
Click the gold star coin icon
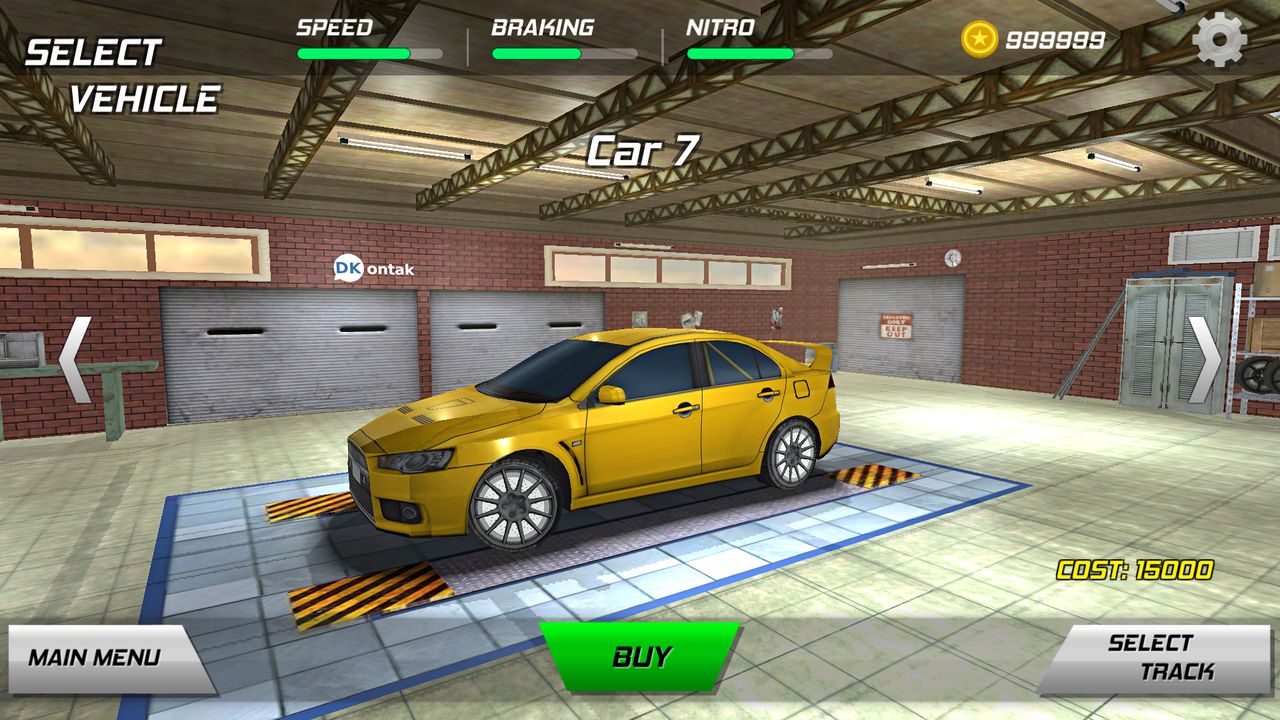979,40
